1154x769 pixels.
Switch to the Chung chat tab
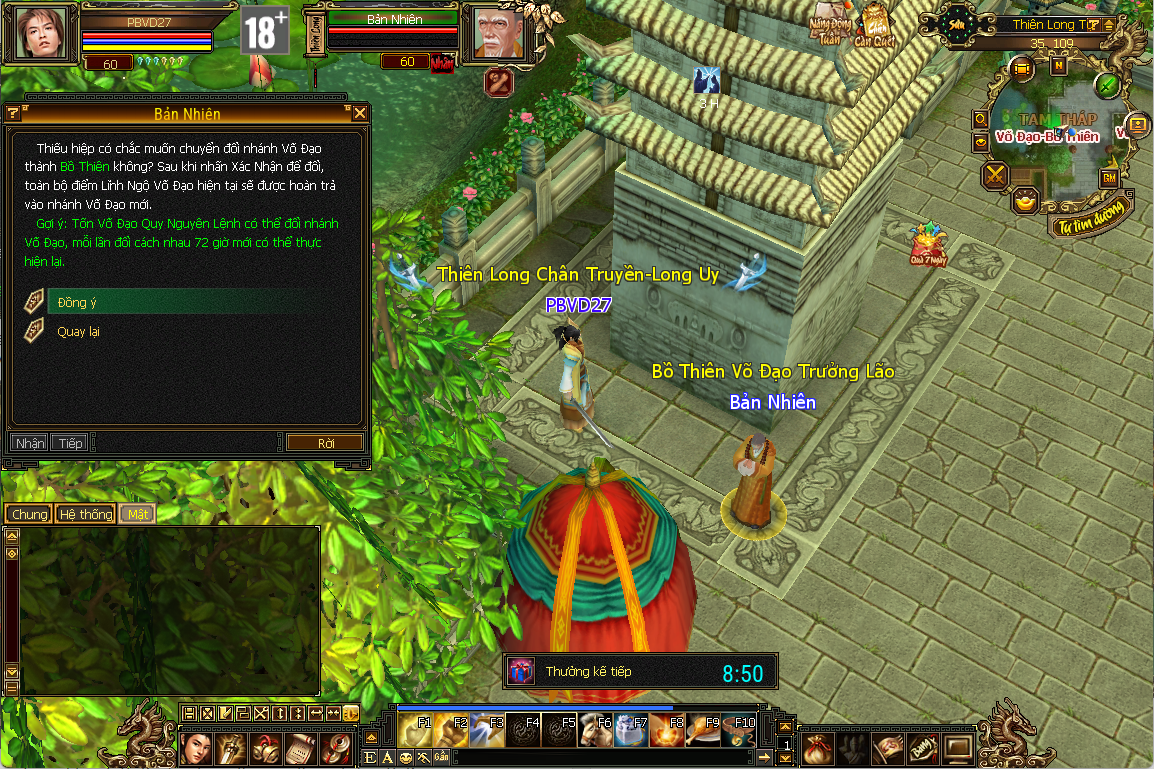coord(29,514)
